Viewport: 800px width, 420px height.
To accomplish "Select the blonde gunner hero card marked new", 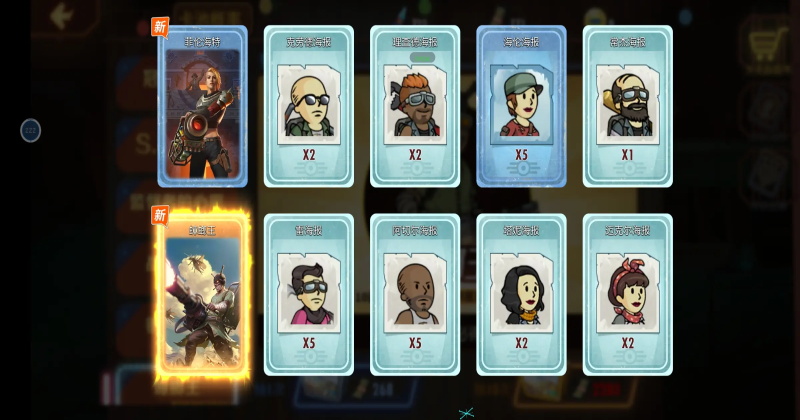I will pyautogui.click(x=202, y=107).
